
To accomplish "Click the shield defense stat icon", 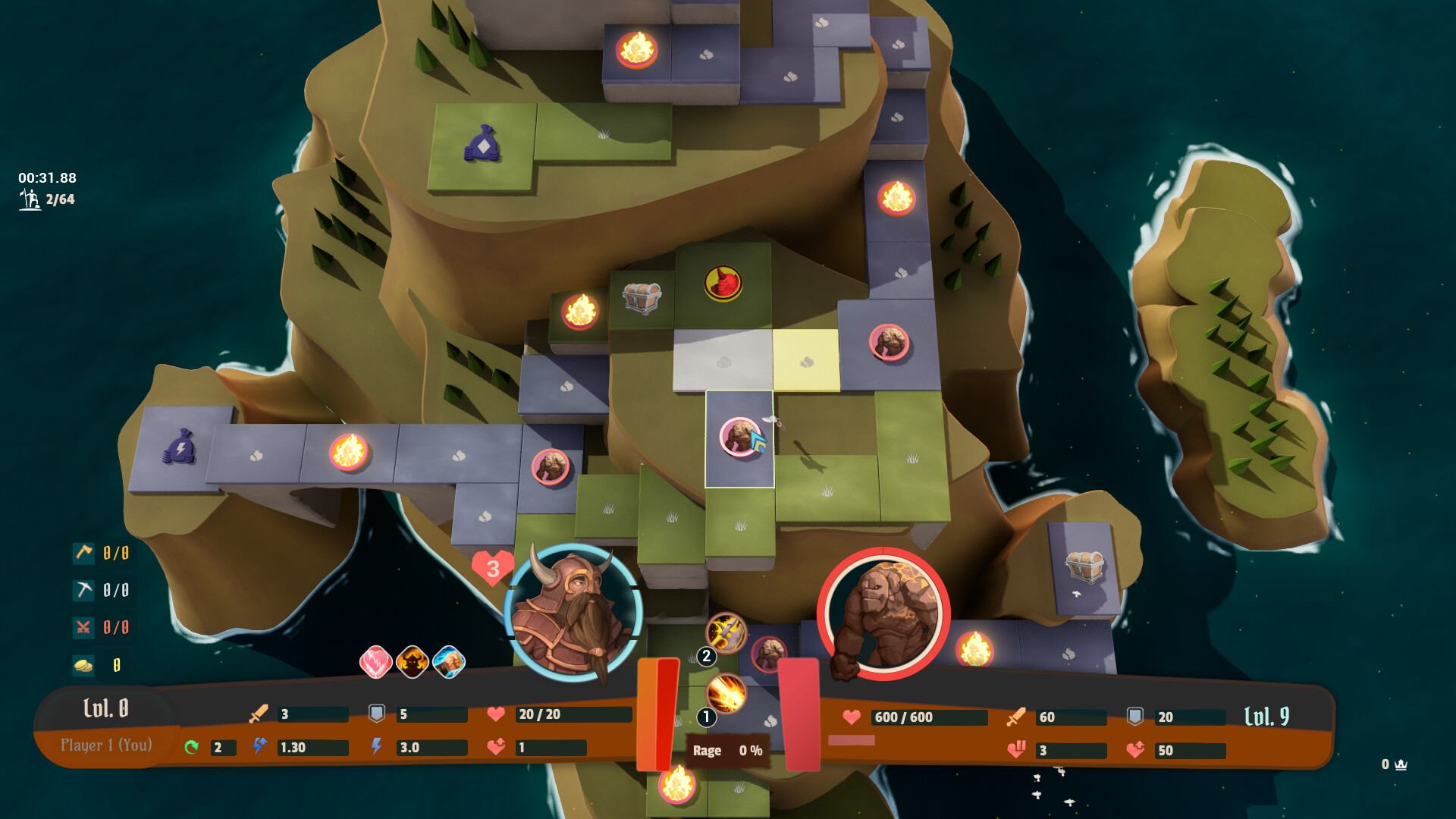I will pyautogui.click(x=376, y=712).
